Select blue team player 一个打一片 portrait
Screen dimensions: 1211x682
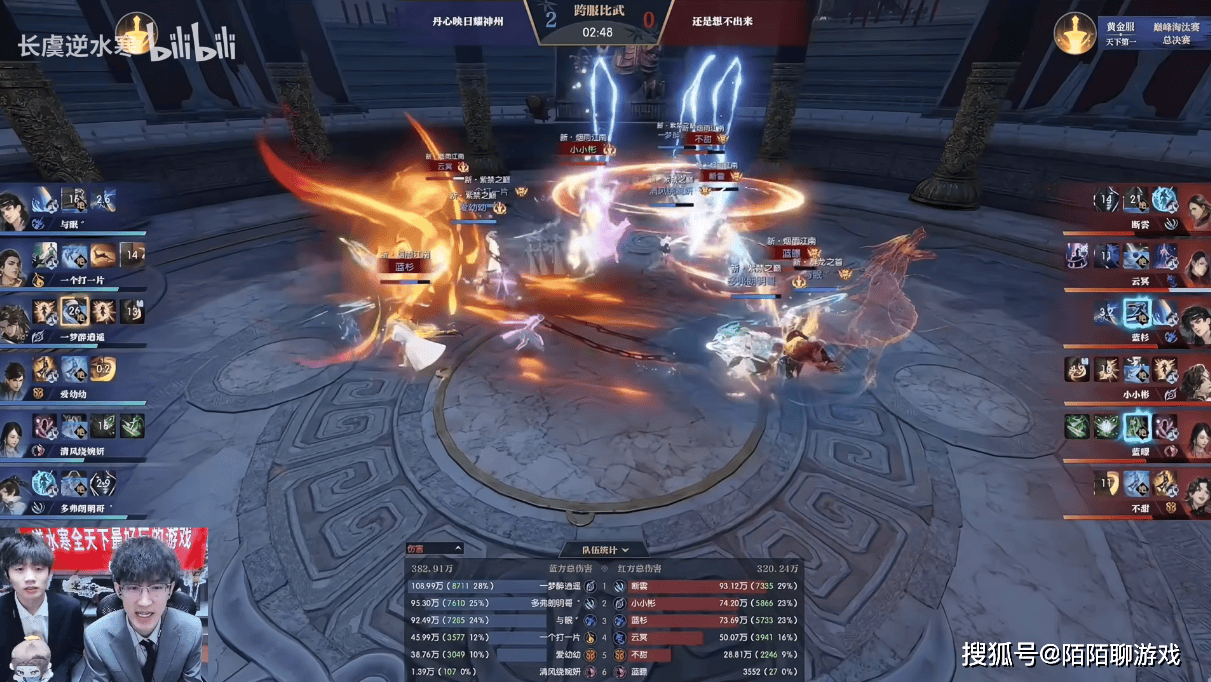pos(15,263)
